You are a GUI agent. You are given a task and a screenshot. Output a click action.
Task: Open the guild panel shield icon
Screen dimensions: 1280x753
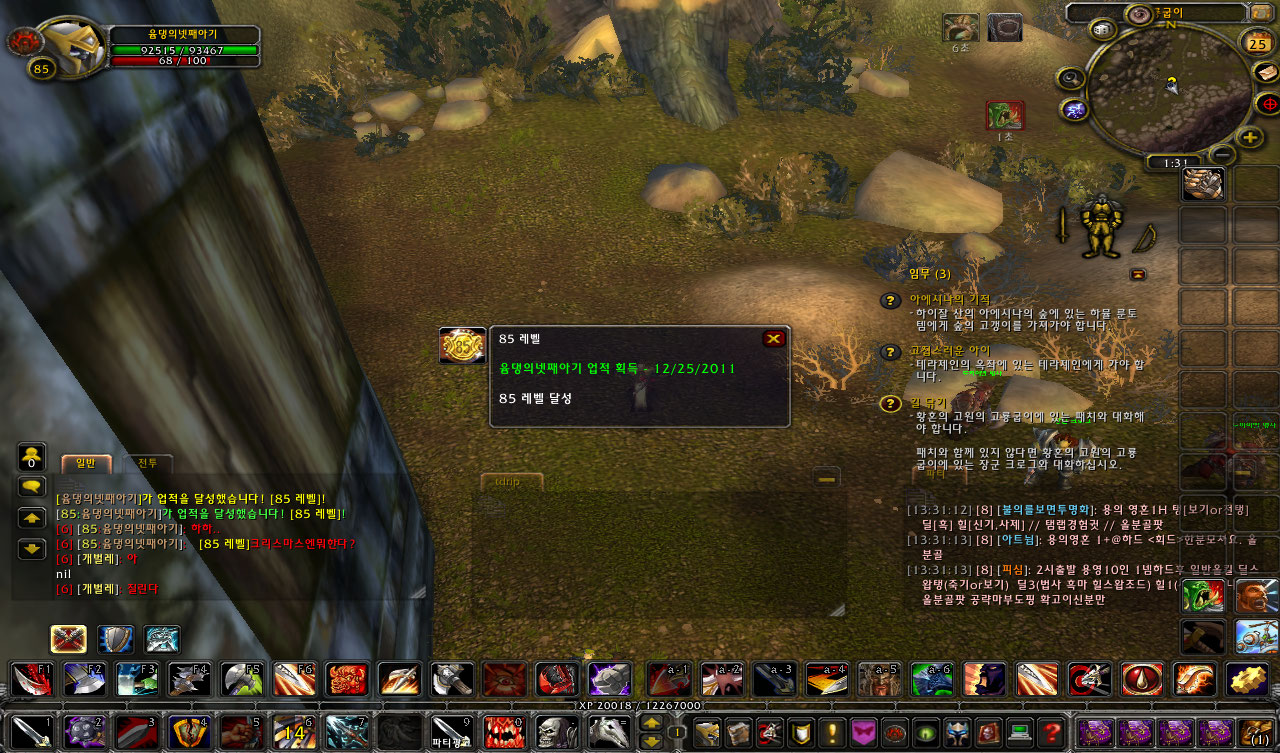pyautogui.click(x=801, y=733)
